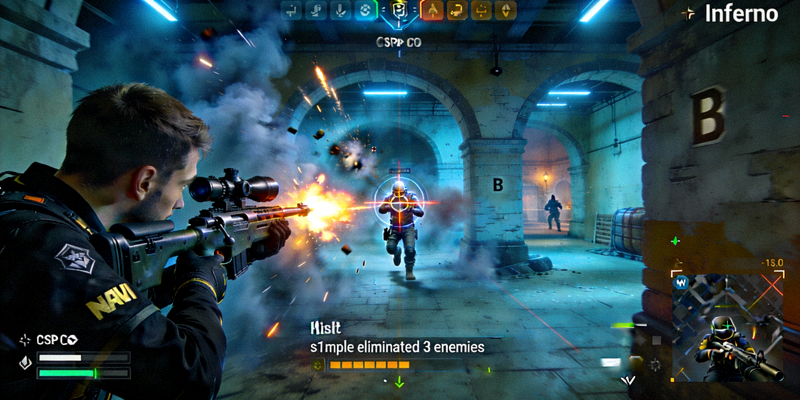Screen dimensions: 800x400
Task: Select the blue circular icon in top bar
Action: point(365,11)
